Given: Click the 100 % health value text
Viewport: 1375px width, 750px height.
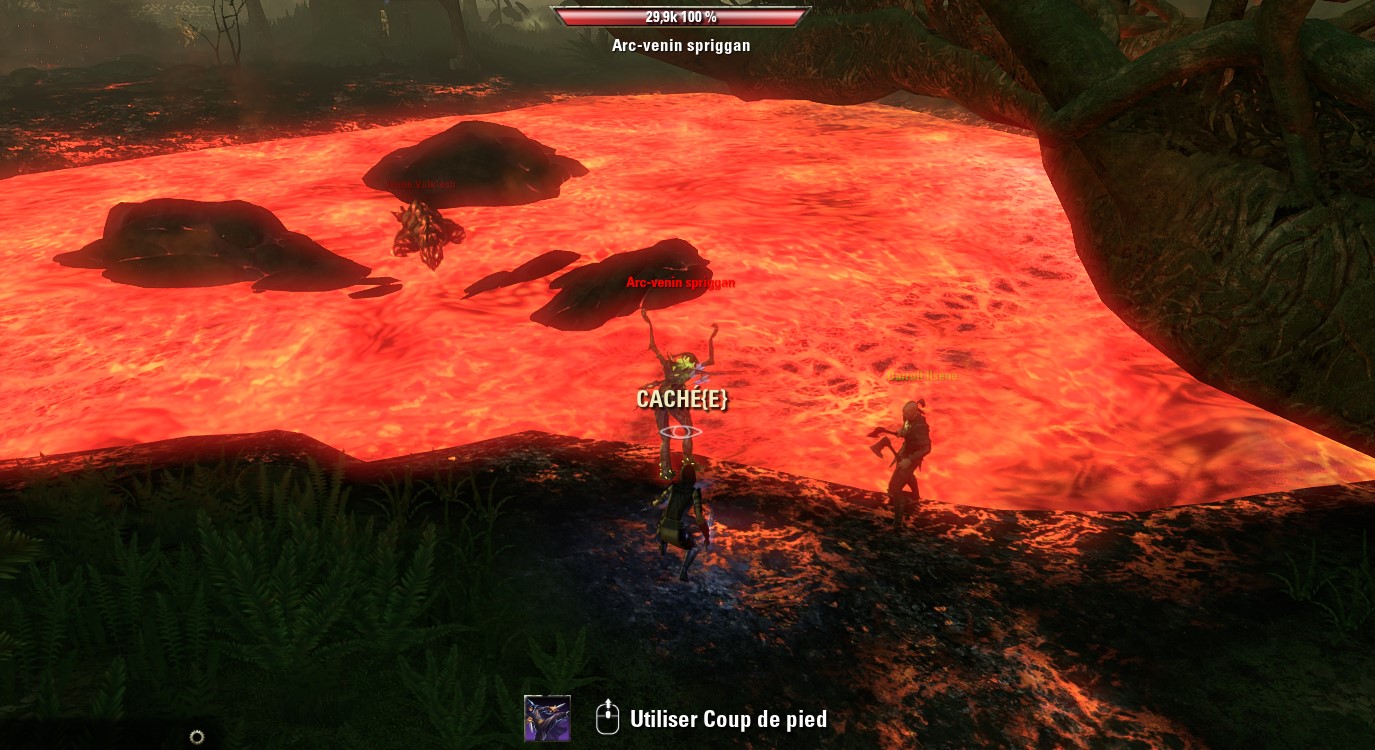Looking at the screenshot, I should [702, 16].
